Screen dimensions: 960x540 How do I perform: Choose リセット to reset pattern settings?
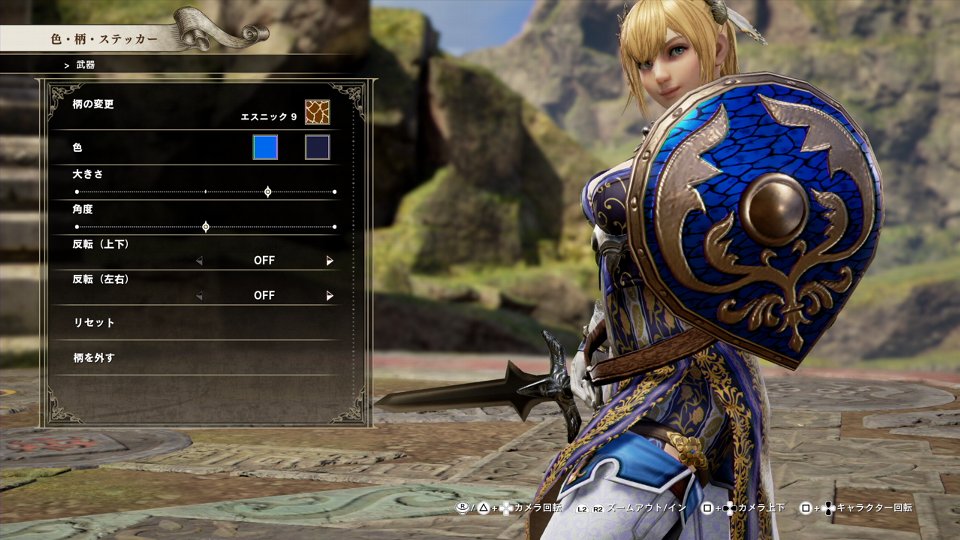[x=95, y=323]
